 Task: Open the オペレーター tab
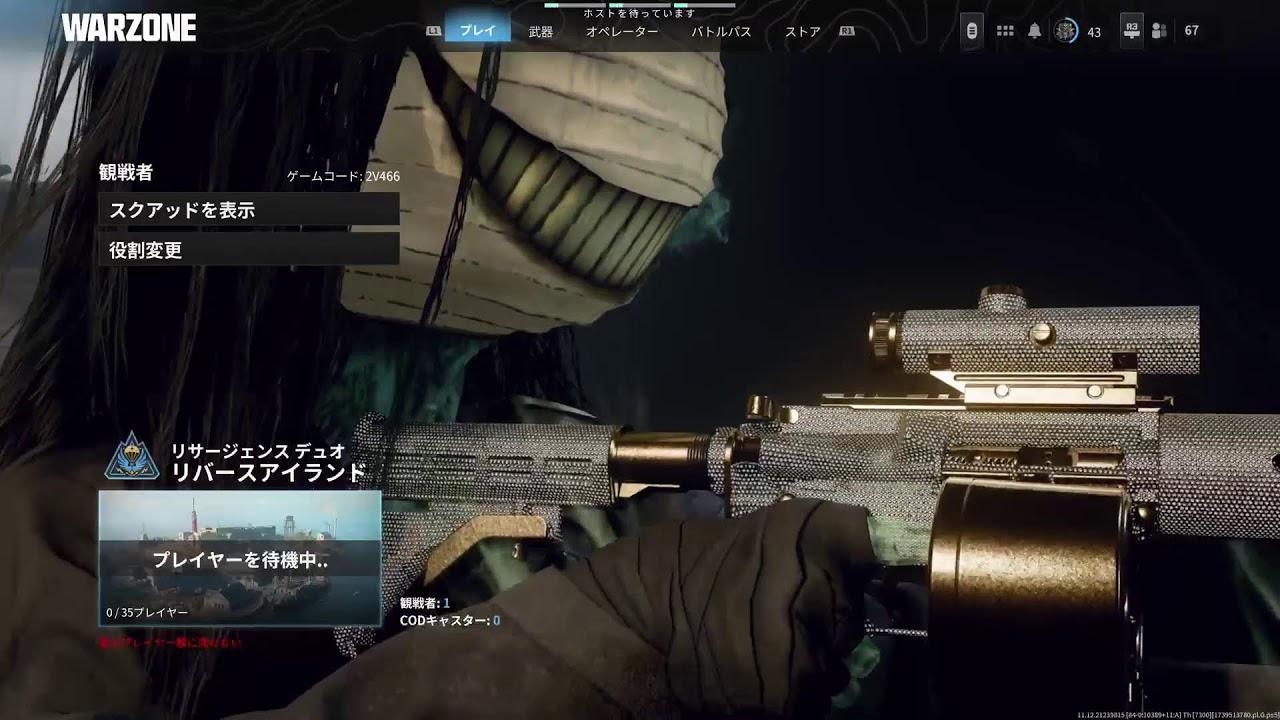click(623, 32)
